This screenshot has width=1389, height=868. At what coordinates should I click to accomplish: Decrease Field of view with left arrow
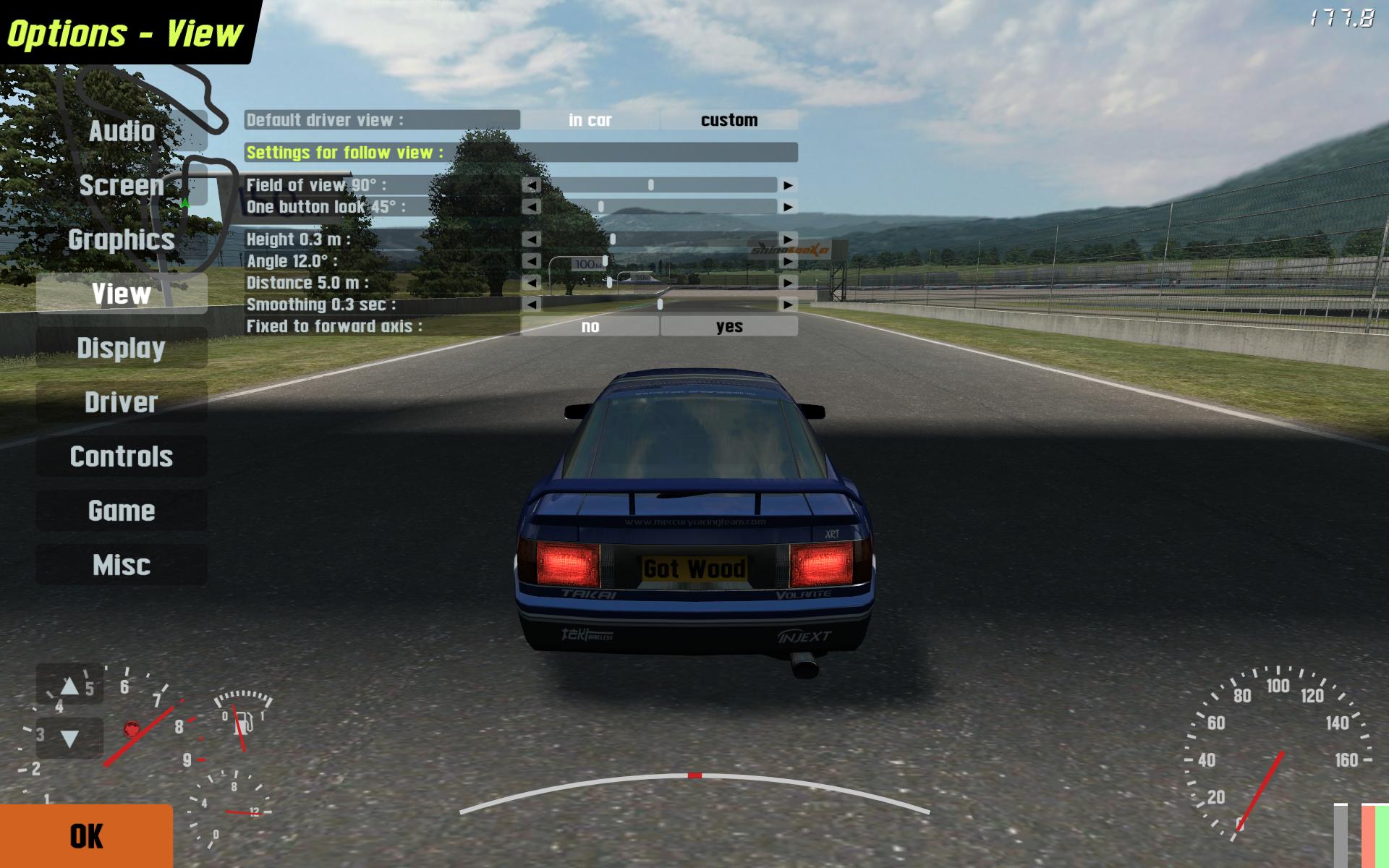(532, 185)
